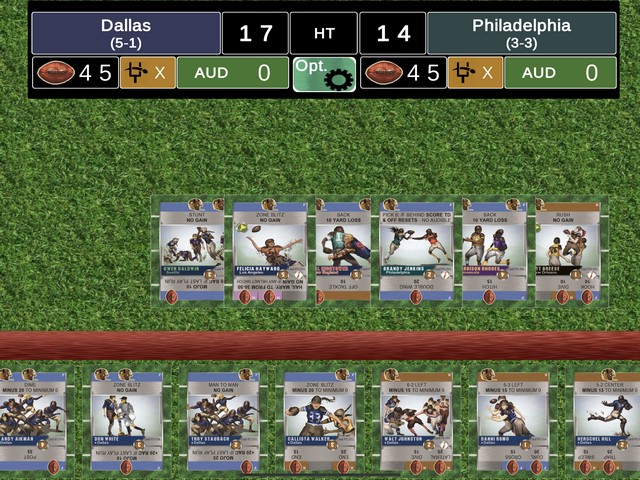The height and width of the screenshot is (480, 640).
Task: Open the Opt. gear options menu
Action: coord(324,73)
